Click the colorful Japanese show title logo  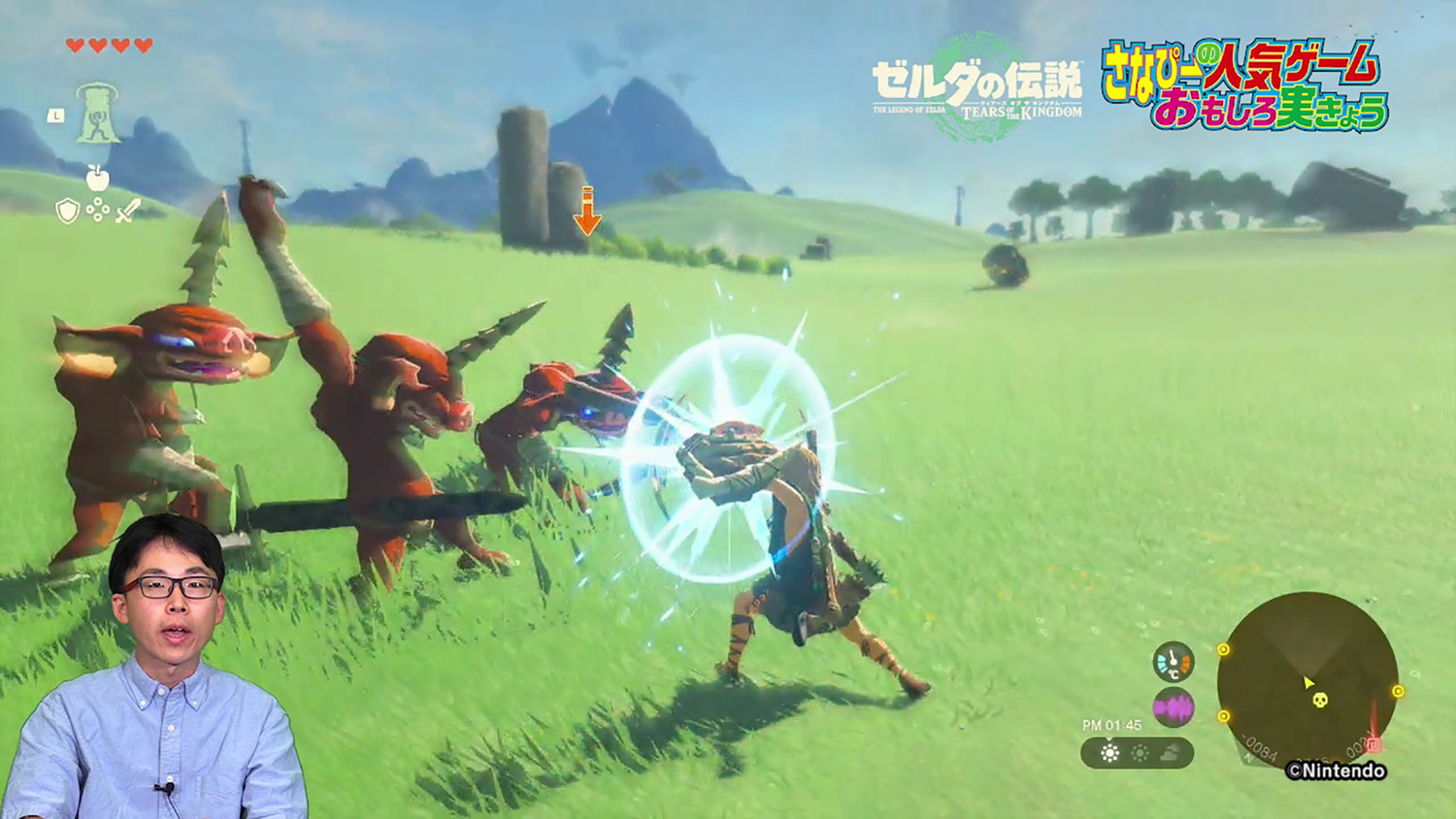(x=1244, y=85)
